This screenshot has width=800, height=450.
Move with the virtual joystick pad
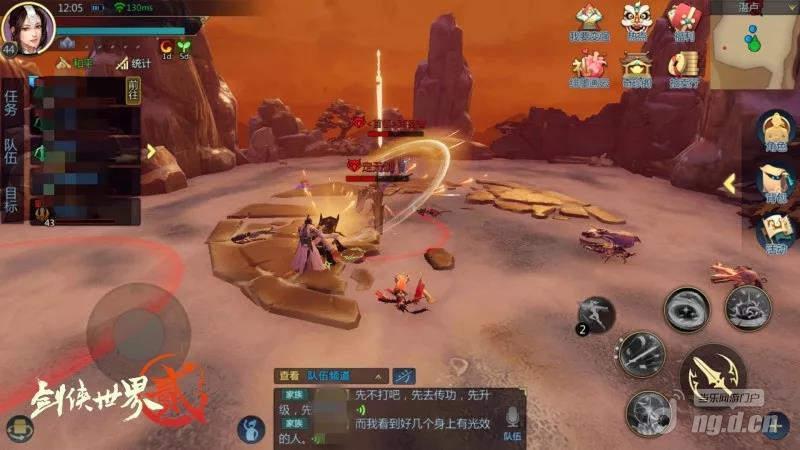pyautogui.click(x=138, y=331)
